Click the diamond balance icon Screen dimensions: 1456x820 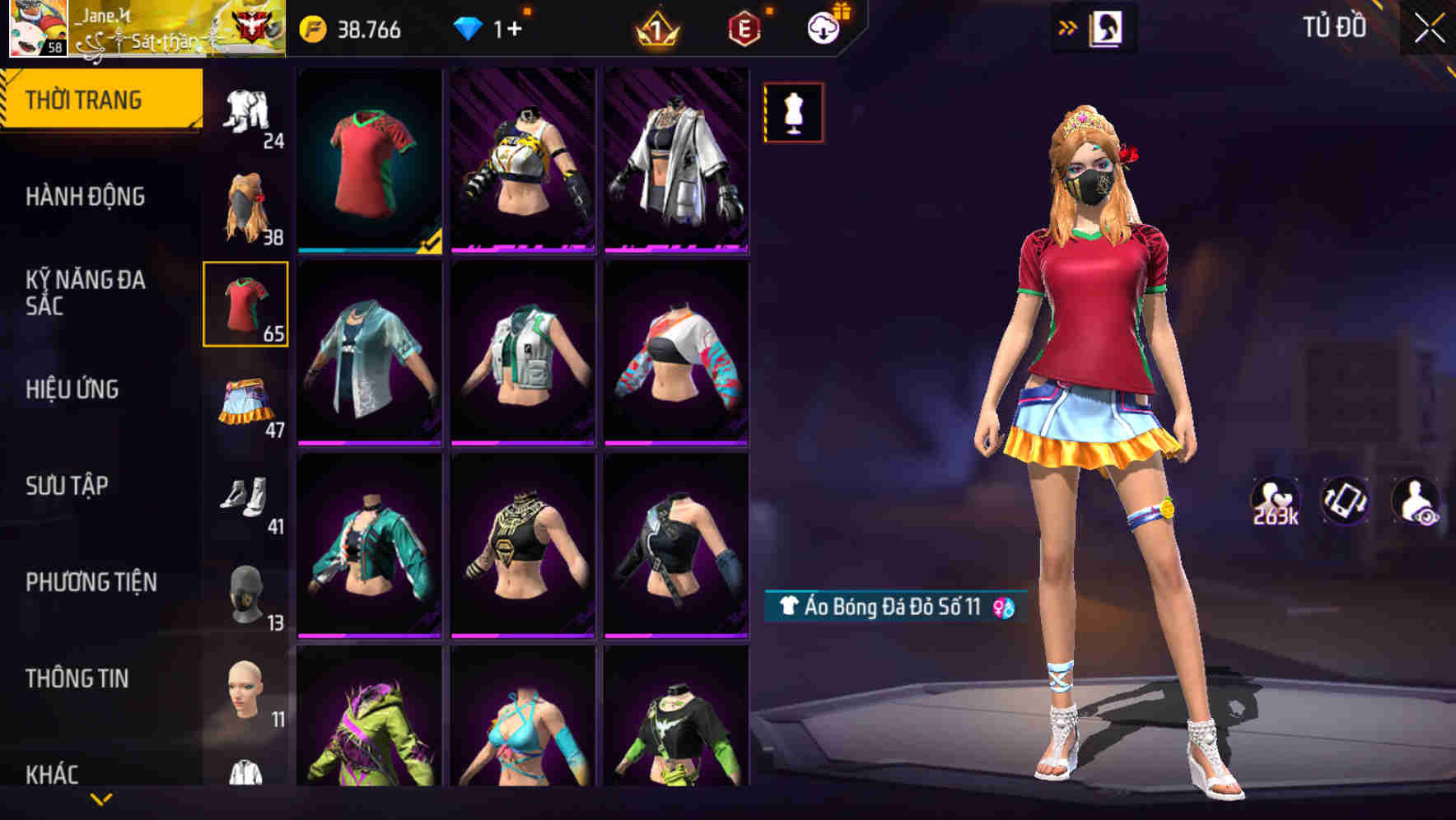[x=470, y=27]
